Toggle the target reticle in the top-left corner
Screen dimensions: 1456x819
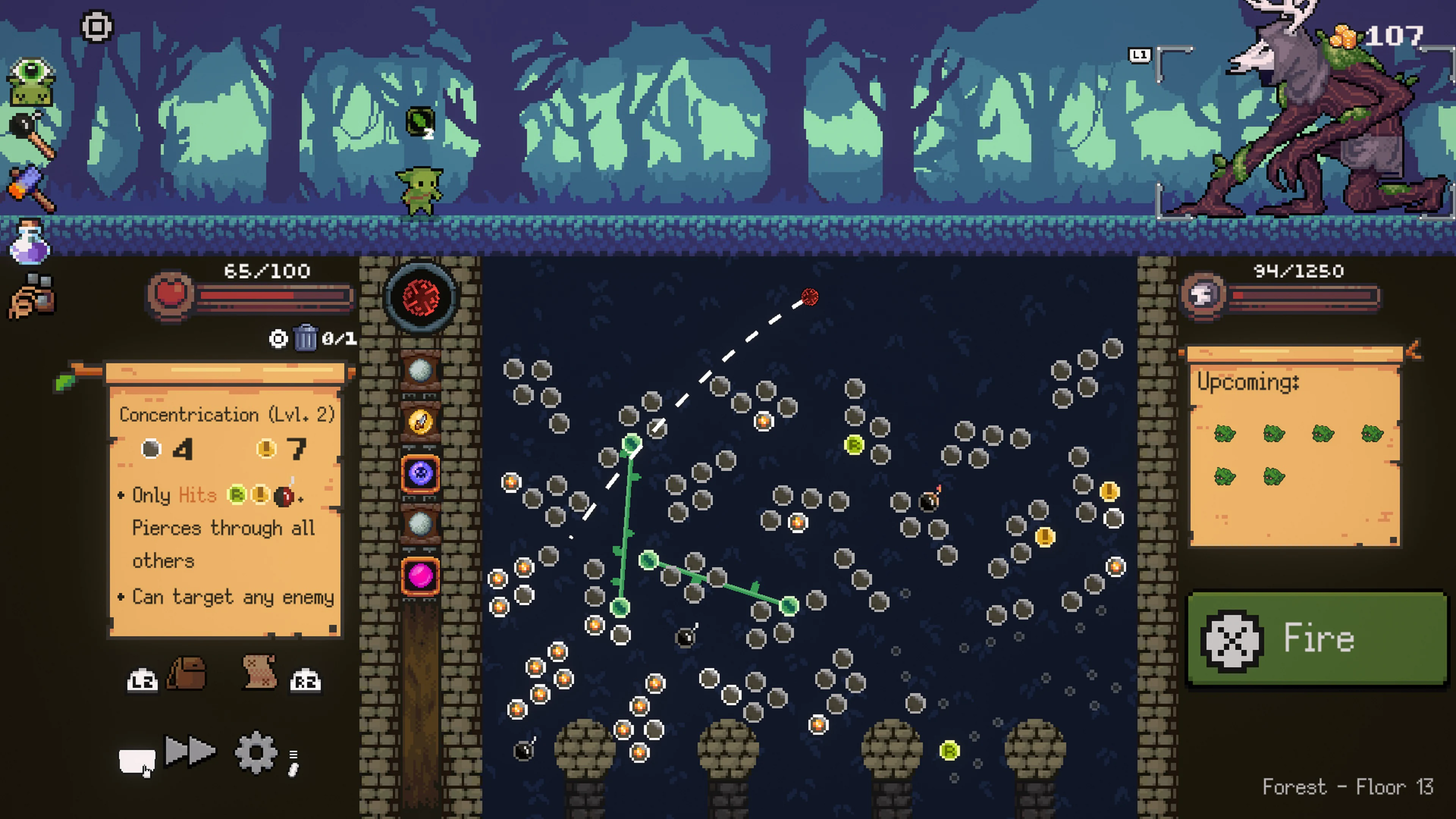[97, 25]
